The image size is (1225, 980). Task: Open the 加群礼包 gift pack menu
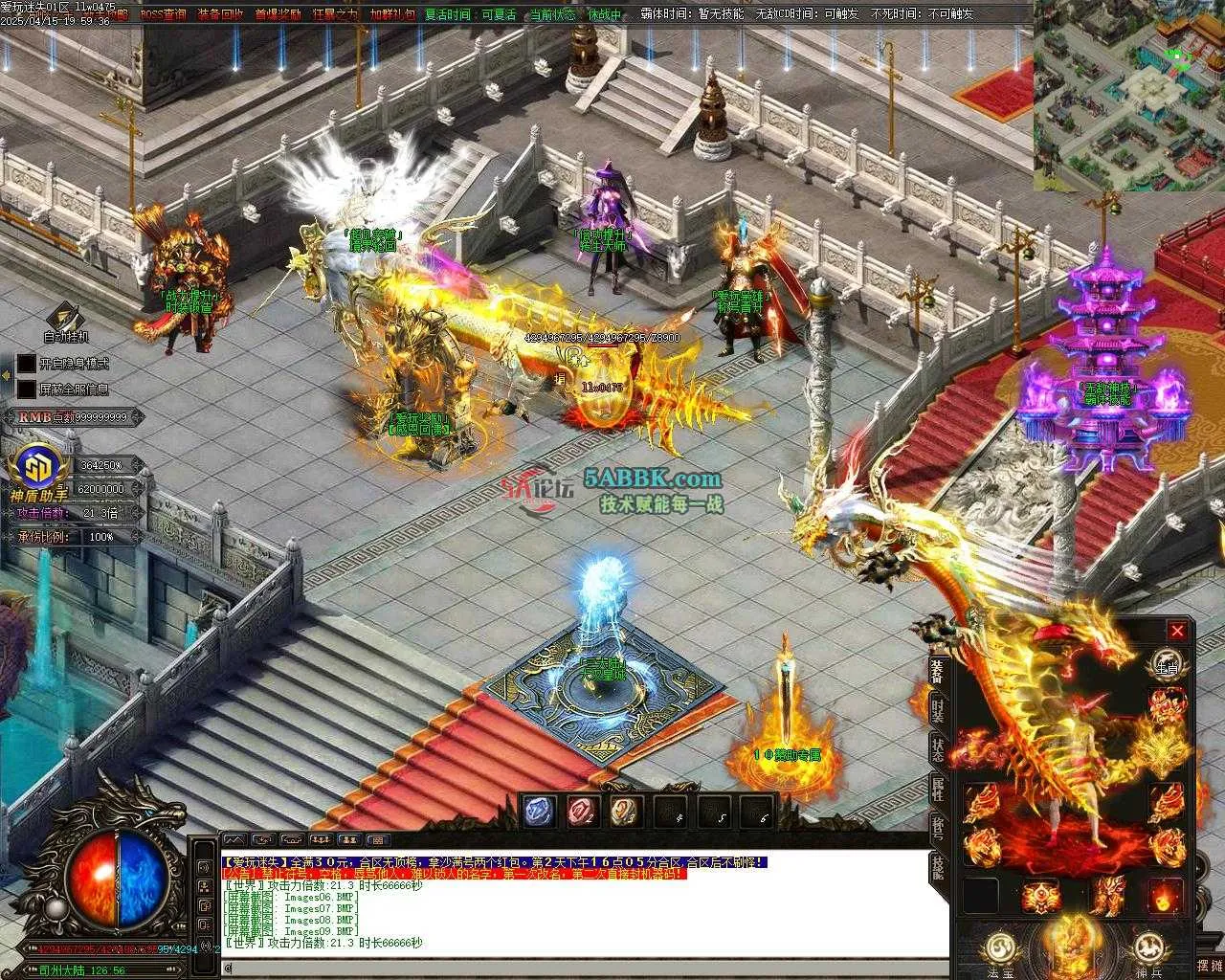coord(392,14)
